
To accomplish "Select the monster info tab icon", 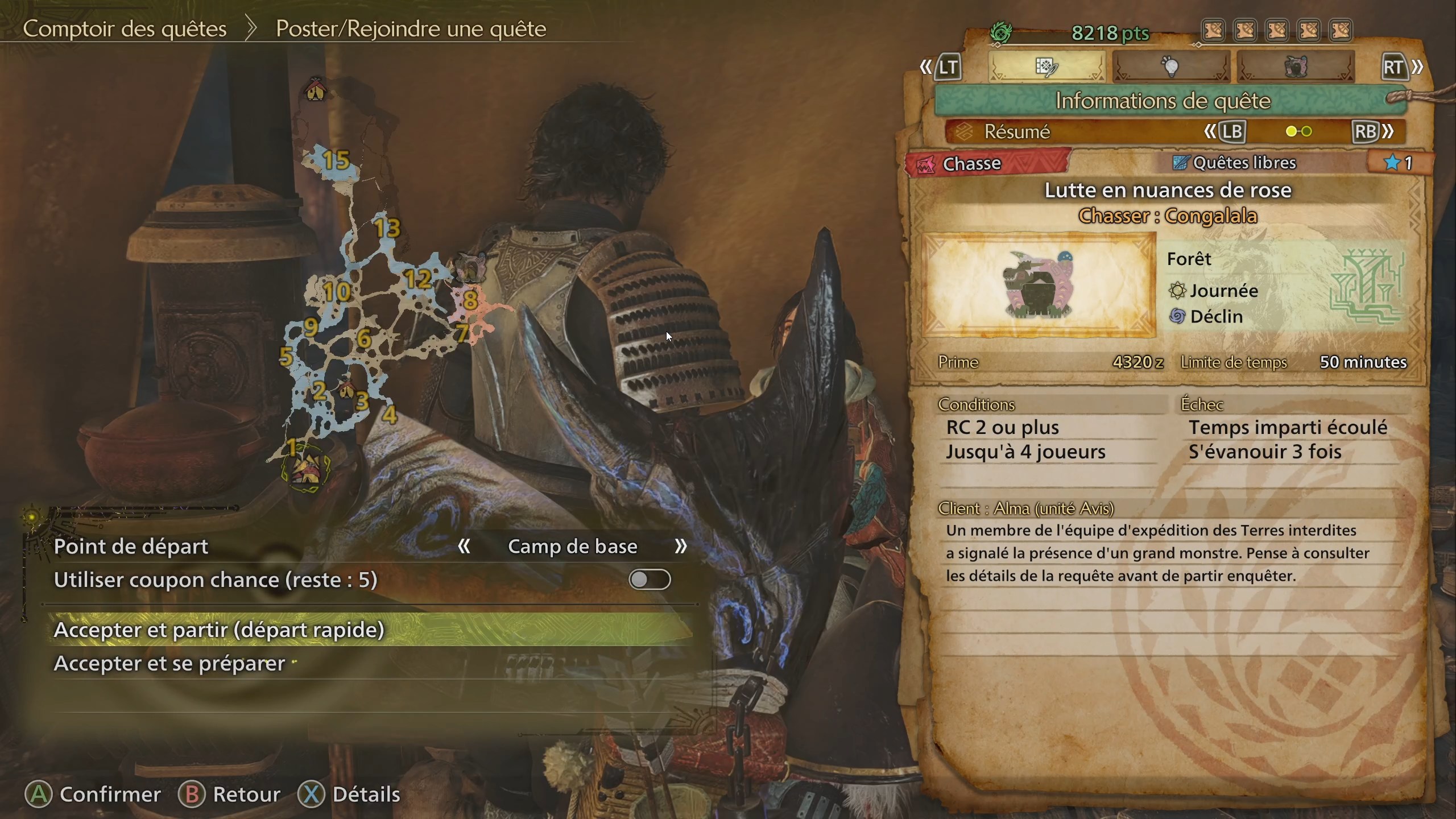I will click(1297, 67).
